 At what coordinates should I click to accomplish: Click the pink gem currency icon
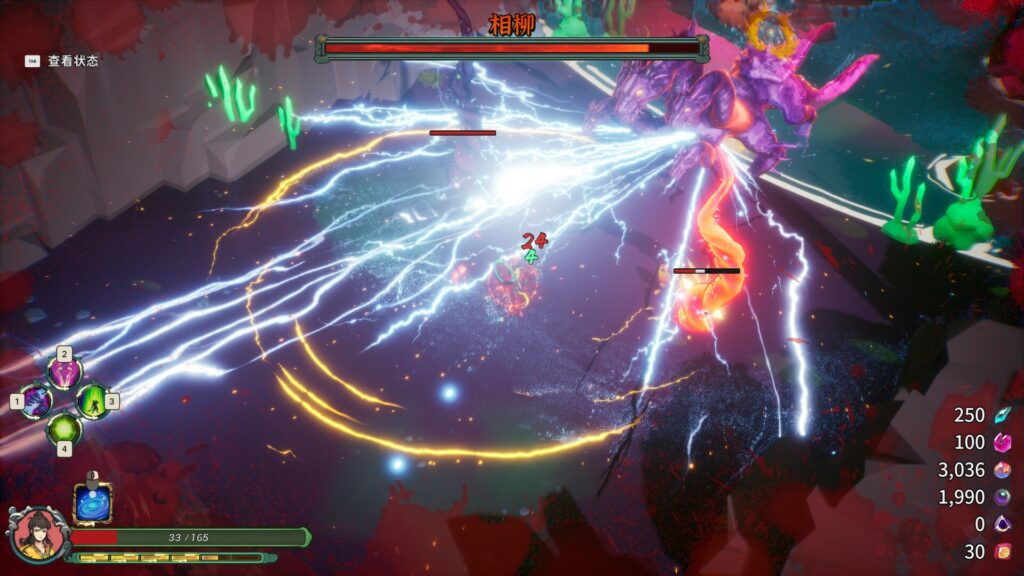[1001, 443]
